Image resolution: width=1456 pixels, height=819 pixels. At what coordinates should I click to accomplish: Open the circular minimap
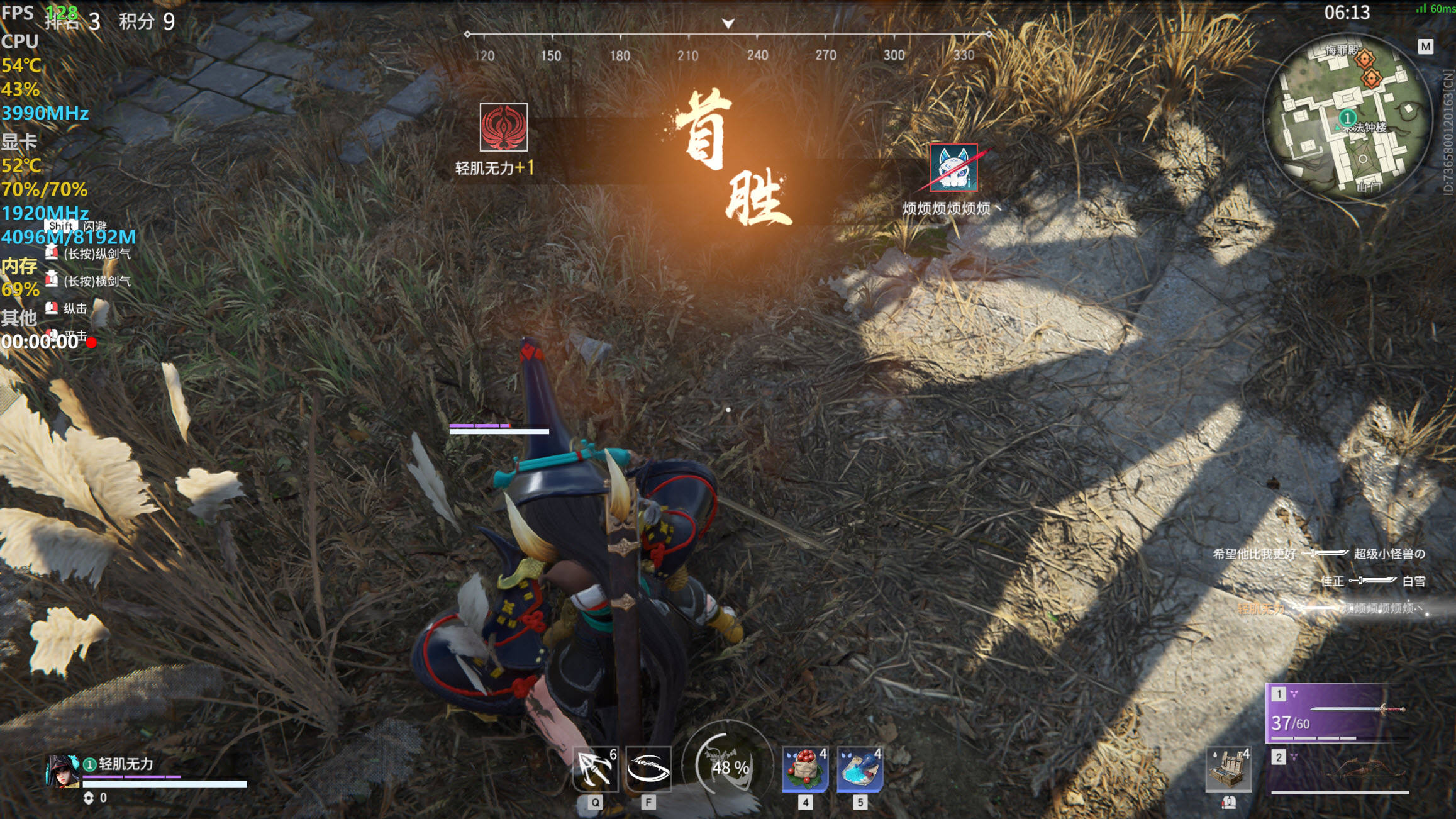pos(1347,118)
